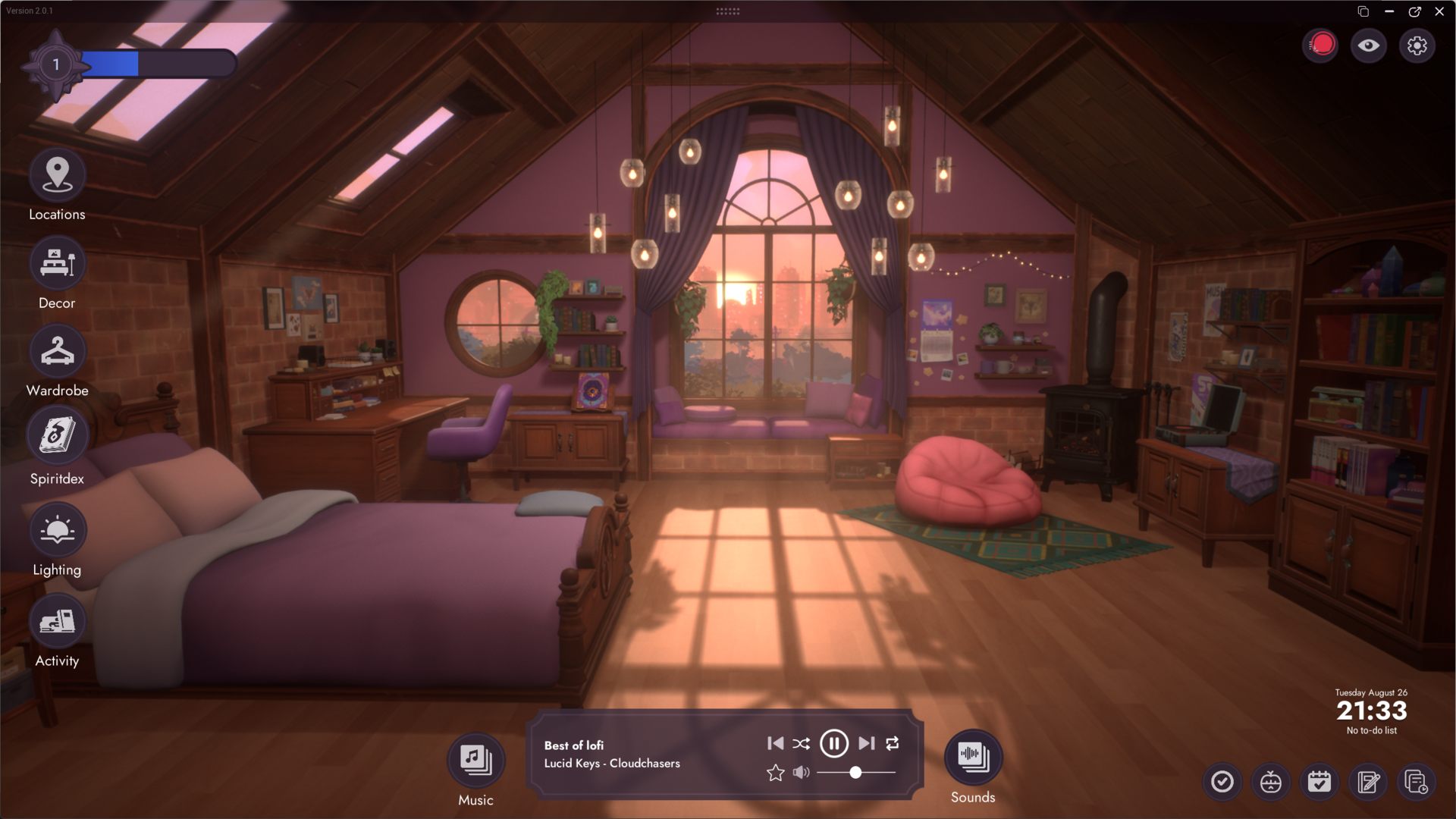
Task: Open the Activity menu
Action: [57, 622]
